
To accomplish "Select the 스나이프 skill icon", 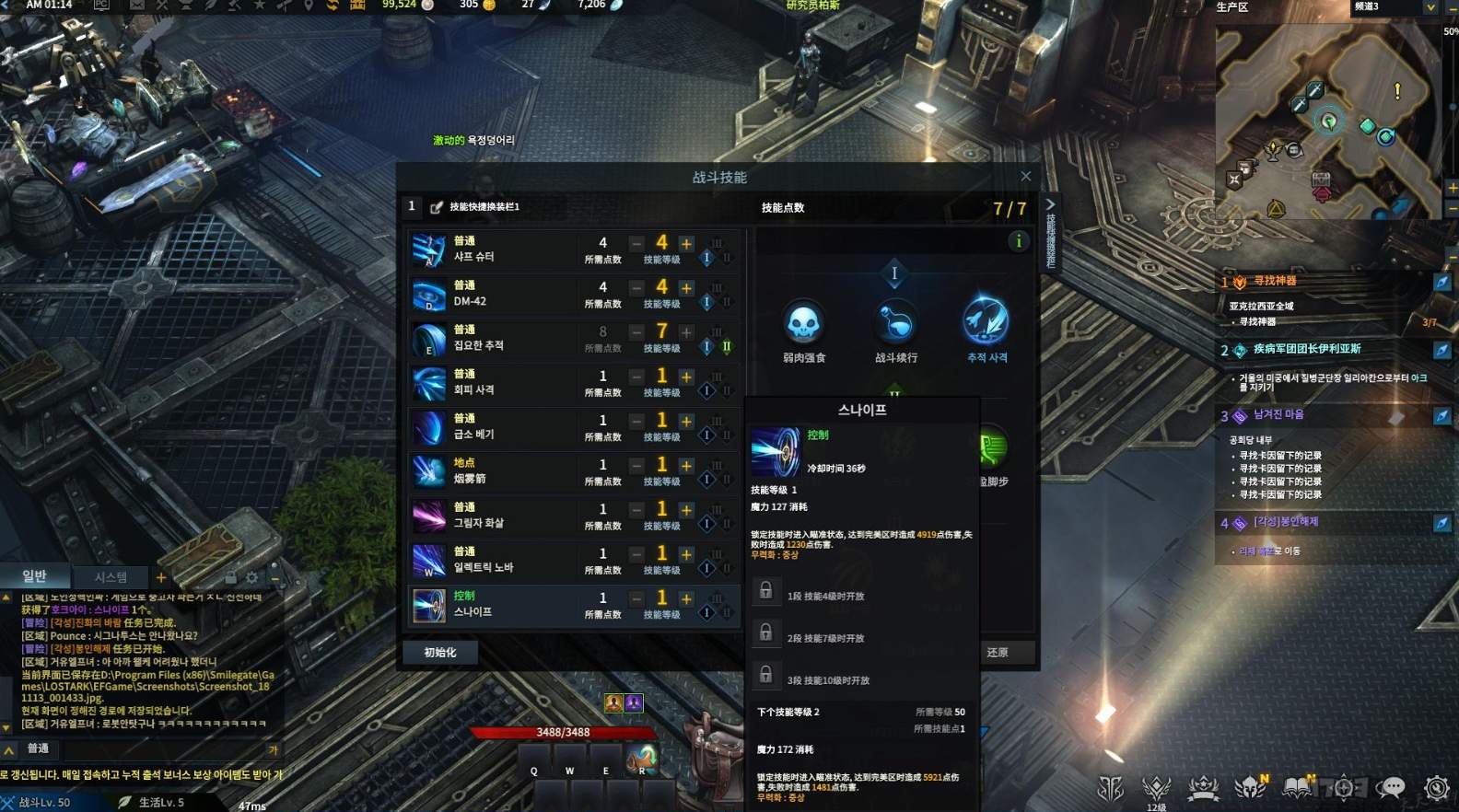I will click(428, 605).
